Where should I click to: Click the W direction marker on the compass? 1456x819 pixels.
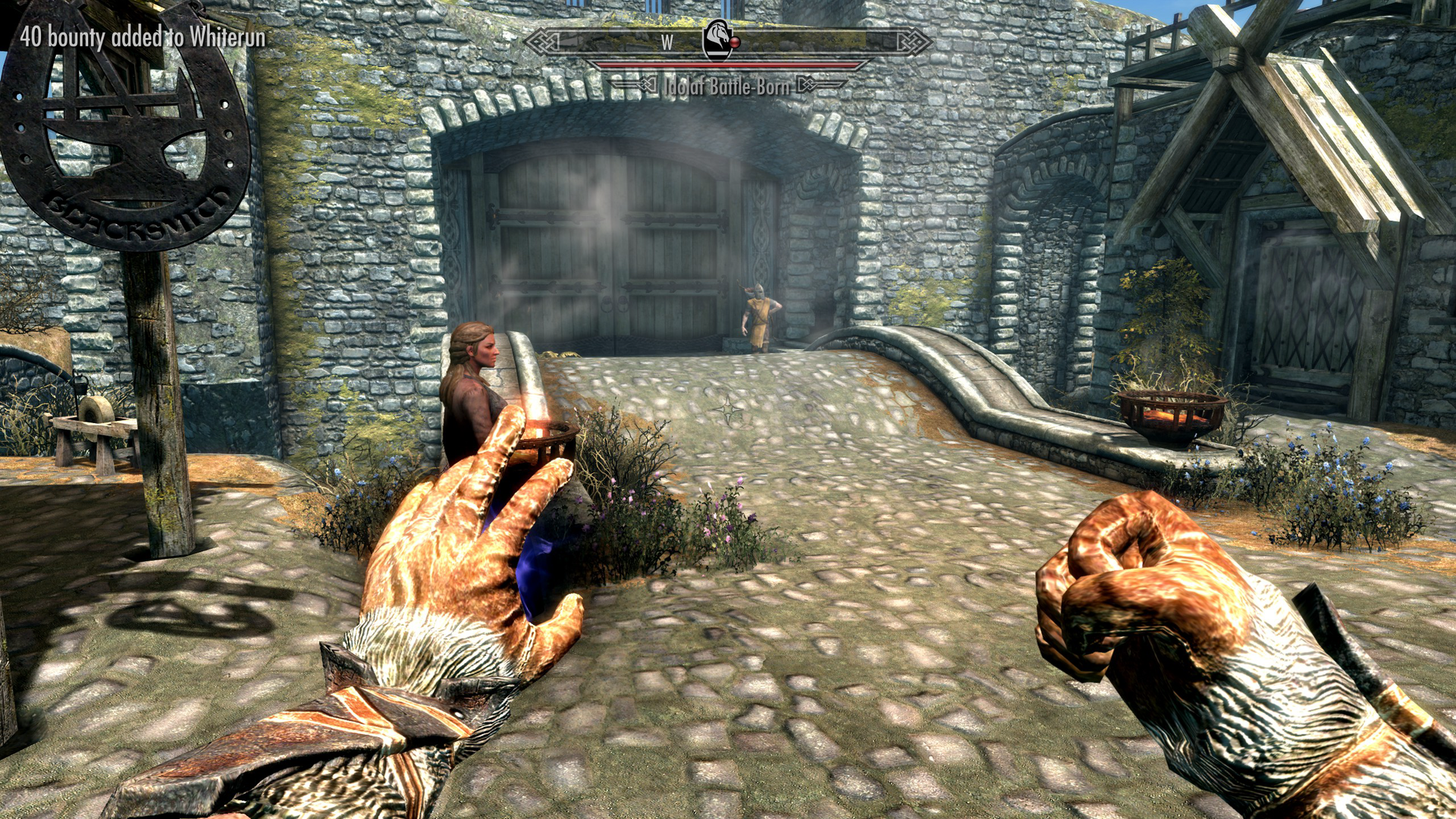[668, 42]
